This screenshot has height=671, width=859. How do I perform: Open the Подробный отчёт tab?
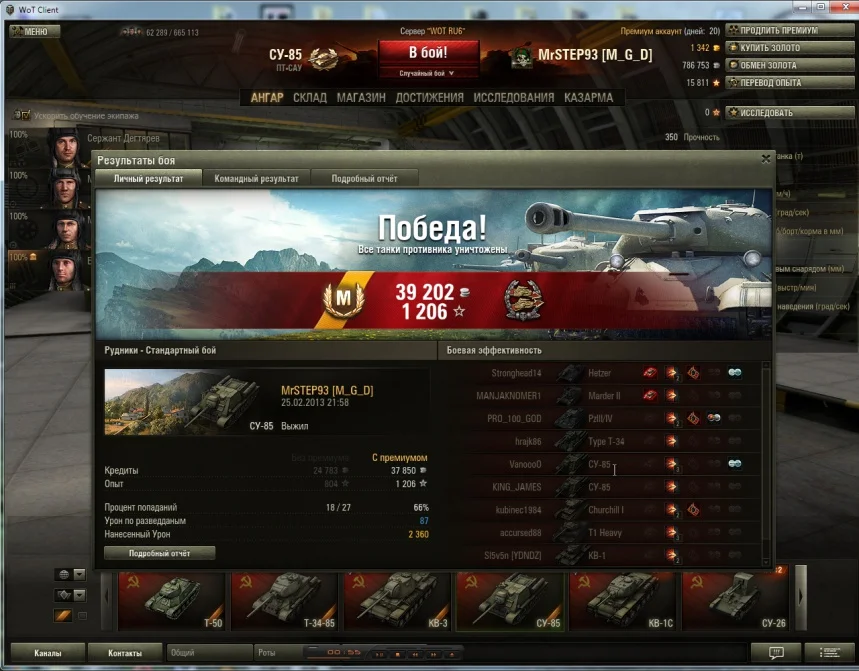tap(364, 178)
